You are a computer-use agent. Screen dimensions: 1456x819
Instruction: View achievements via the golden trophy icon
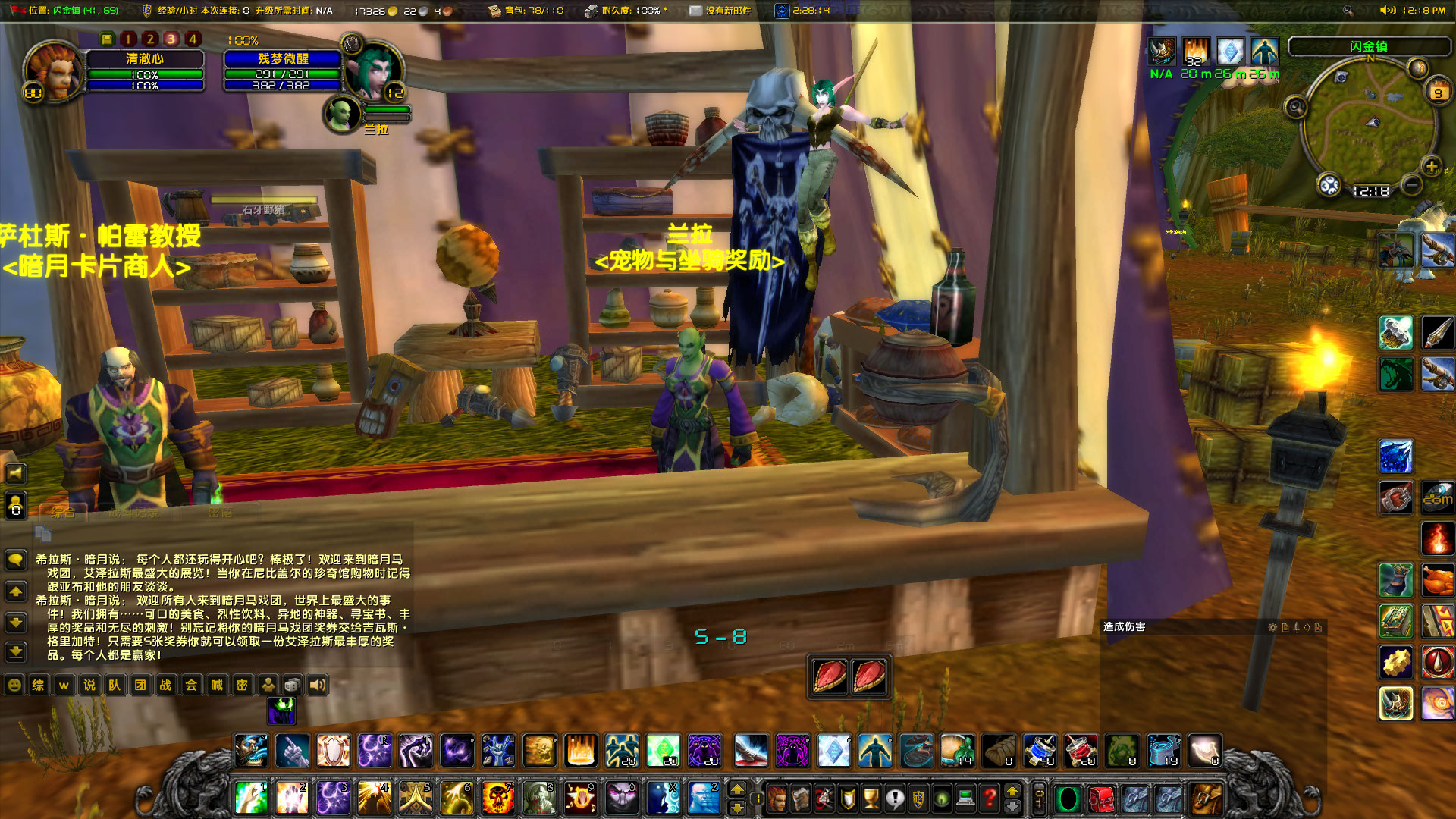(x=871, y=799)
